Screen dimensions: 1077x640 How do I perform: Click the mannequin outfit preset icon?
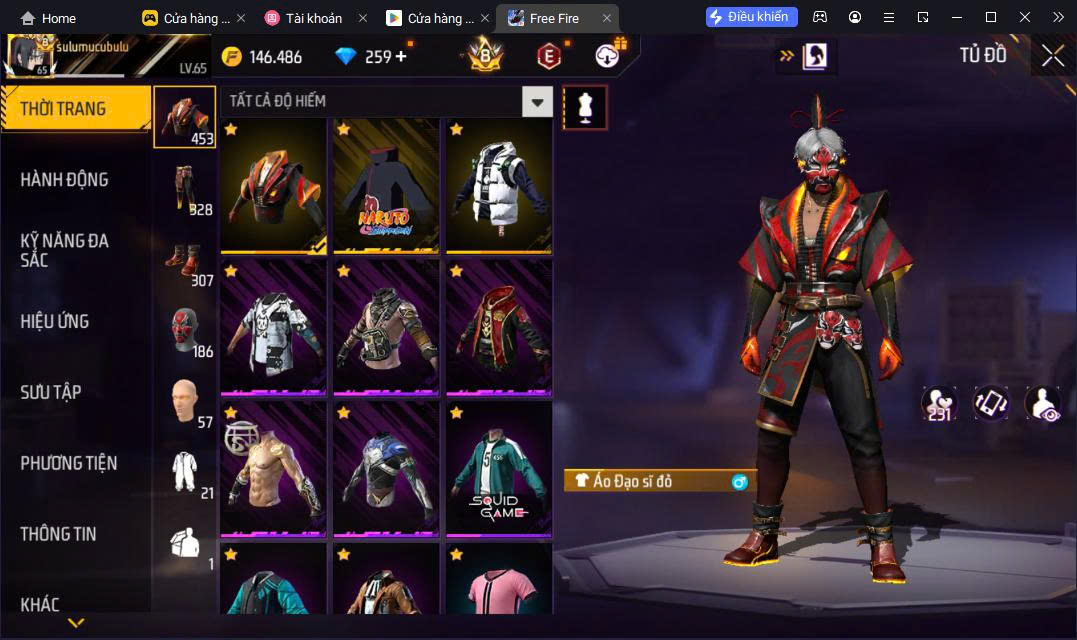[585, 107]
